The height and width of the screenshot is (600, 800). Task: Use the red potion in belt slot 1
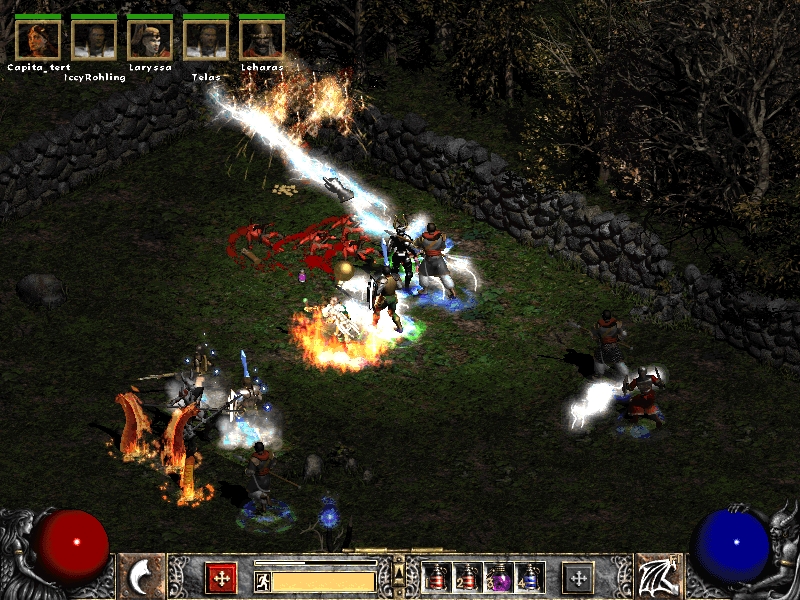pos(437,577)
